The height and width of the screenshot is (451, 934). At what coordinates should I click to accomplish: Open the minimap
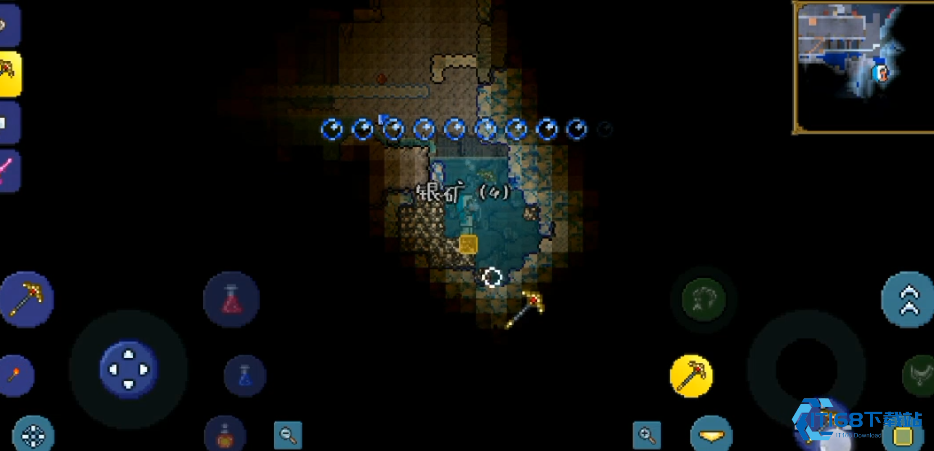[x=862, y=66]
